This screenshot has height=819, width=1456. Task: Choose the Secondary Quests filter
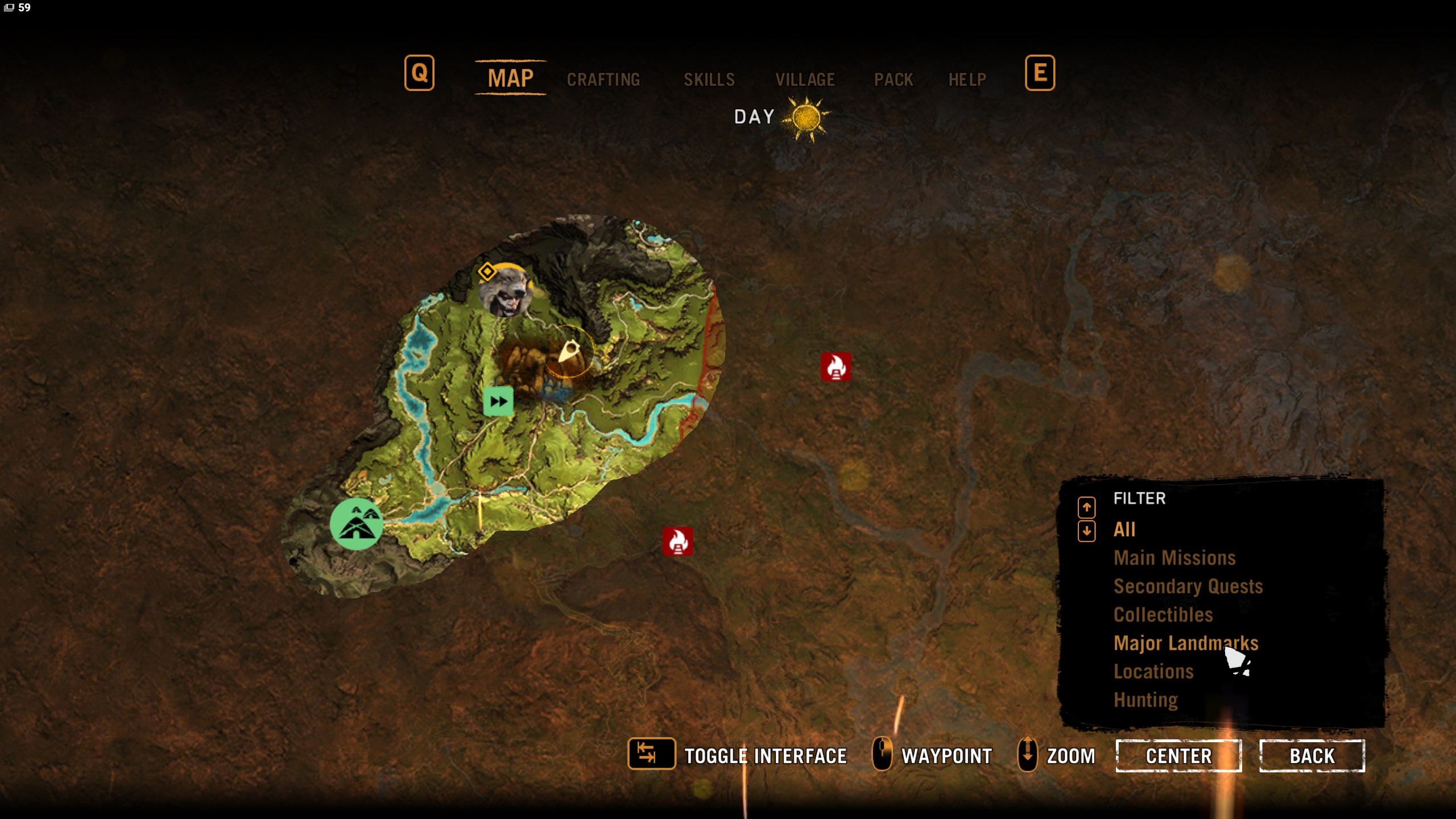[x=1188, y=586]
